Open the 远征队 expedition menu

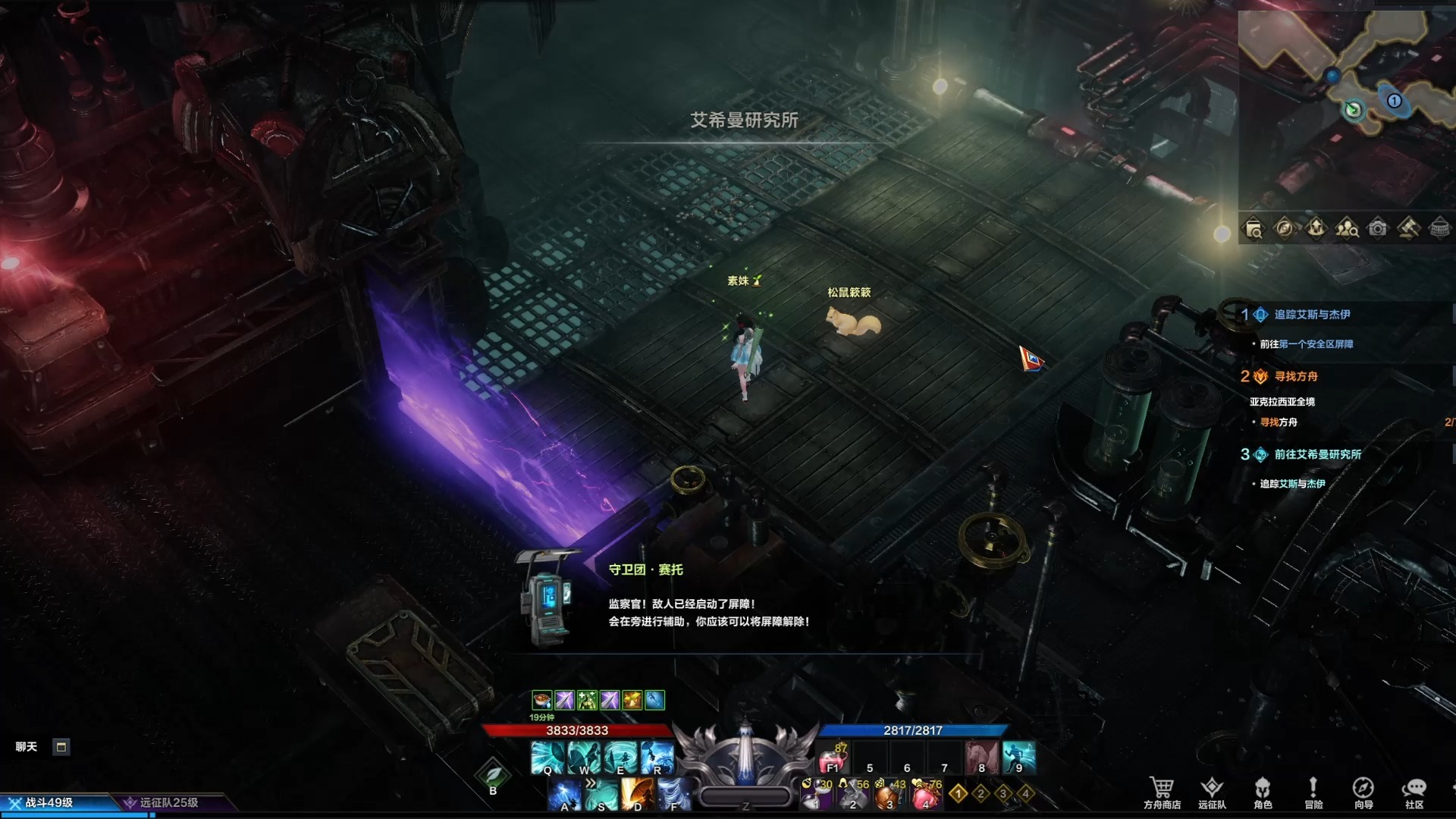(1212, 792)
